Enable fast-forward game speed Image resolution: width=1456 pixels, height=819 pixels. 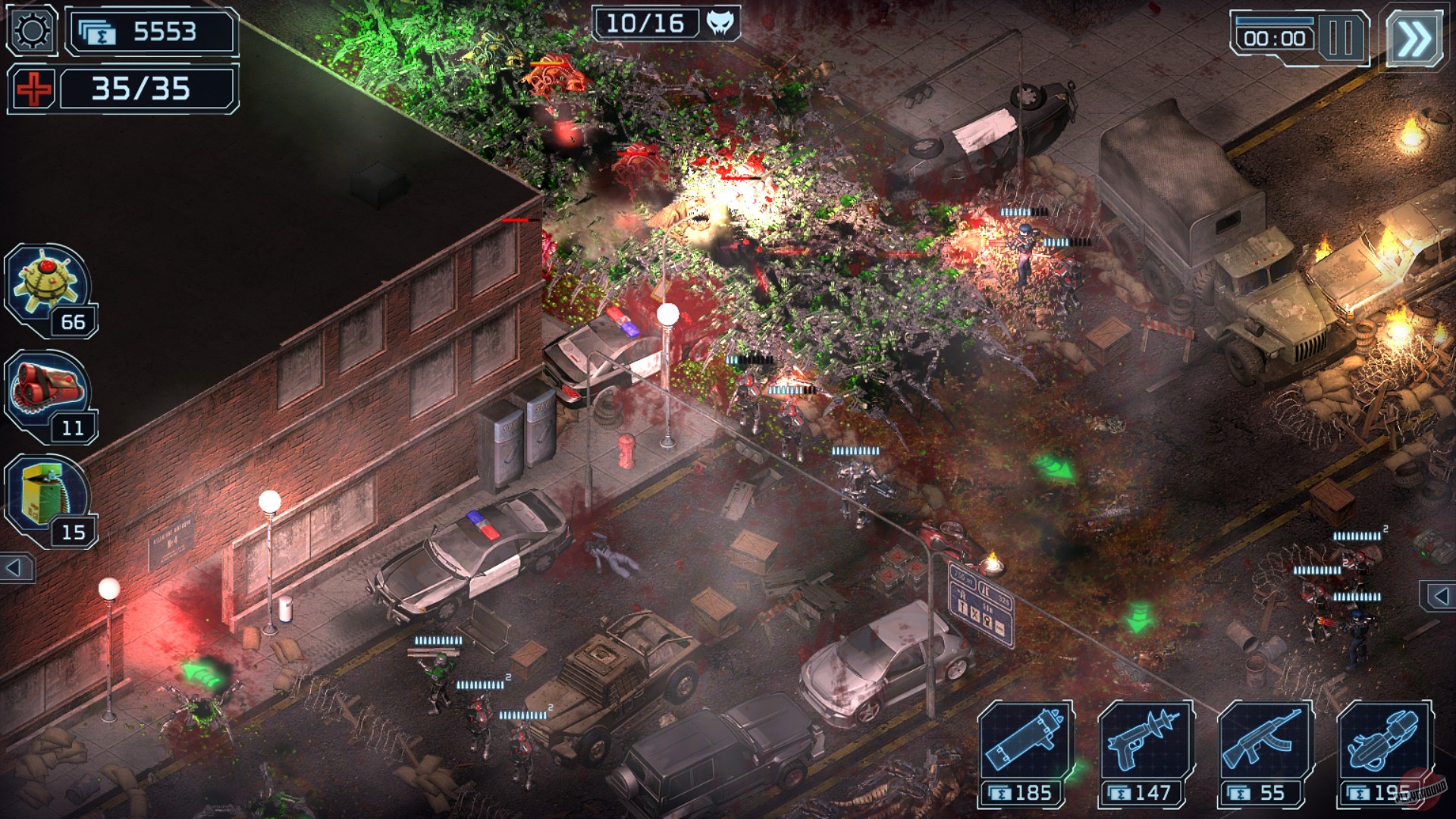point(1415,36)
